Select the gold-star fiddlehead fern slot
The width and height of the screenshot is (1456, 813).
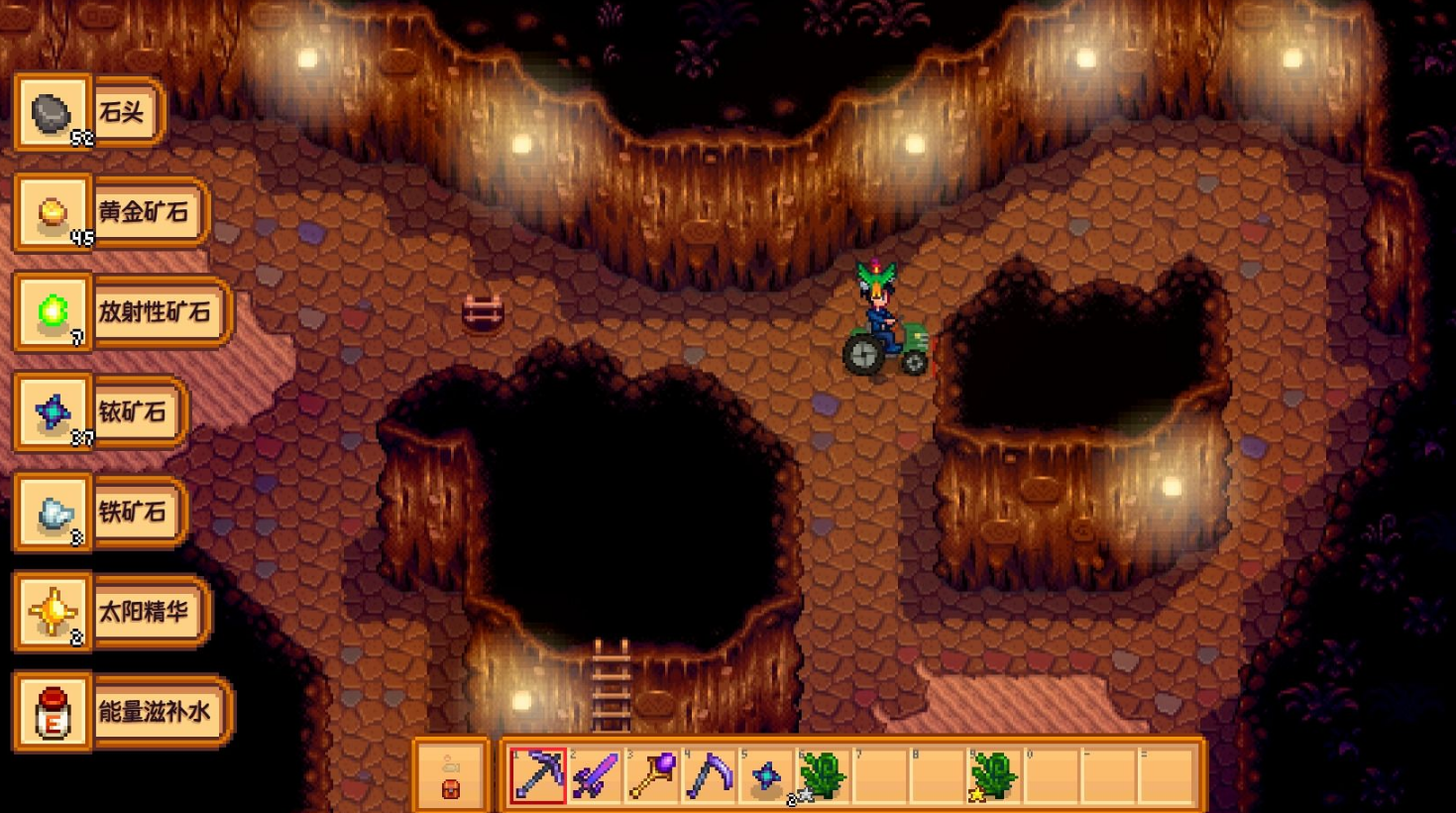(x=994, y=774)
